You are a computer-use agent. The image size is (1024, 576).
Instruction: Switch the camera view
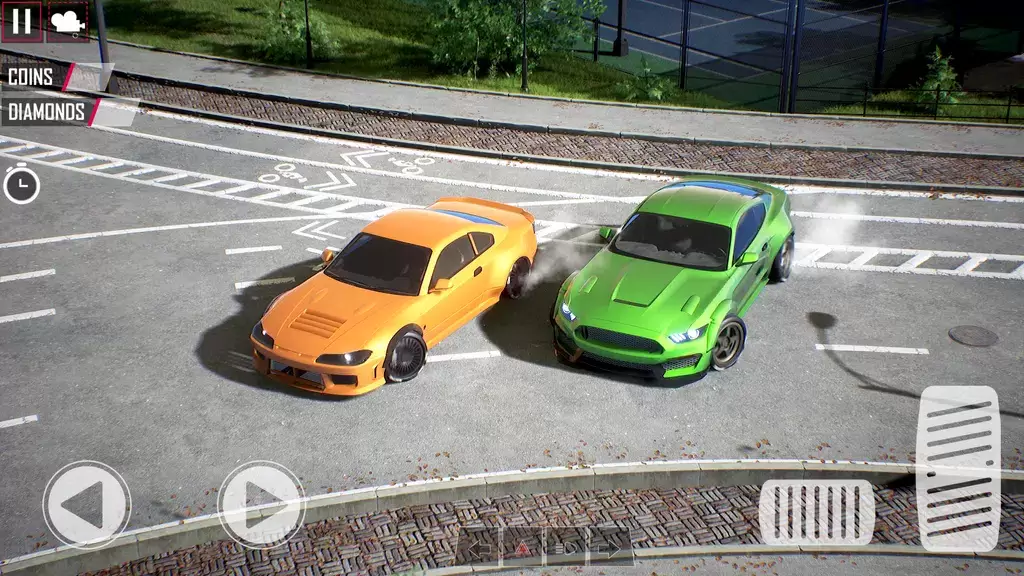tap(67, 21)
